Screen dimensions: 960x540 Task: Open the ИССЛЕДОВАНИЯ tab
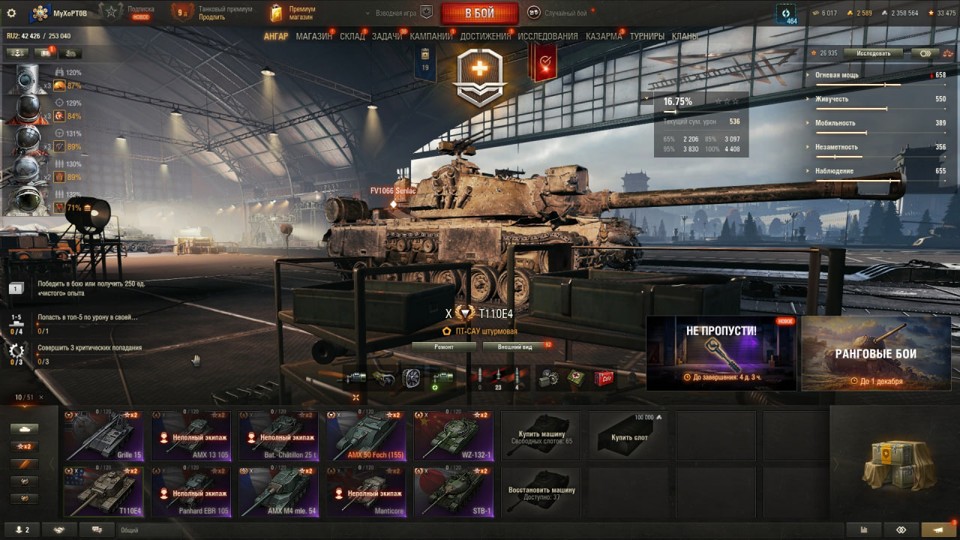(547, 36)
